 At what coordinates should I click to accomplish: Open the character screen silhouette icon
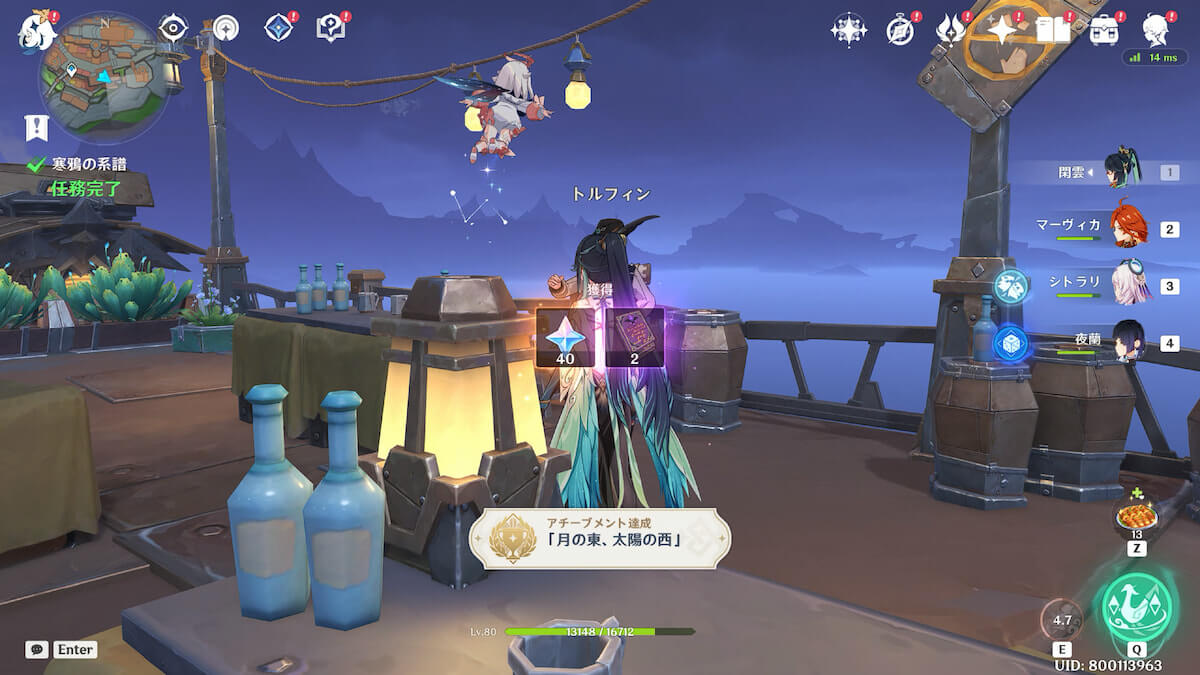pyautogui.click(x=1156, y=30)
